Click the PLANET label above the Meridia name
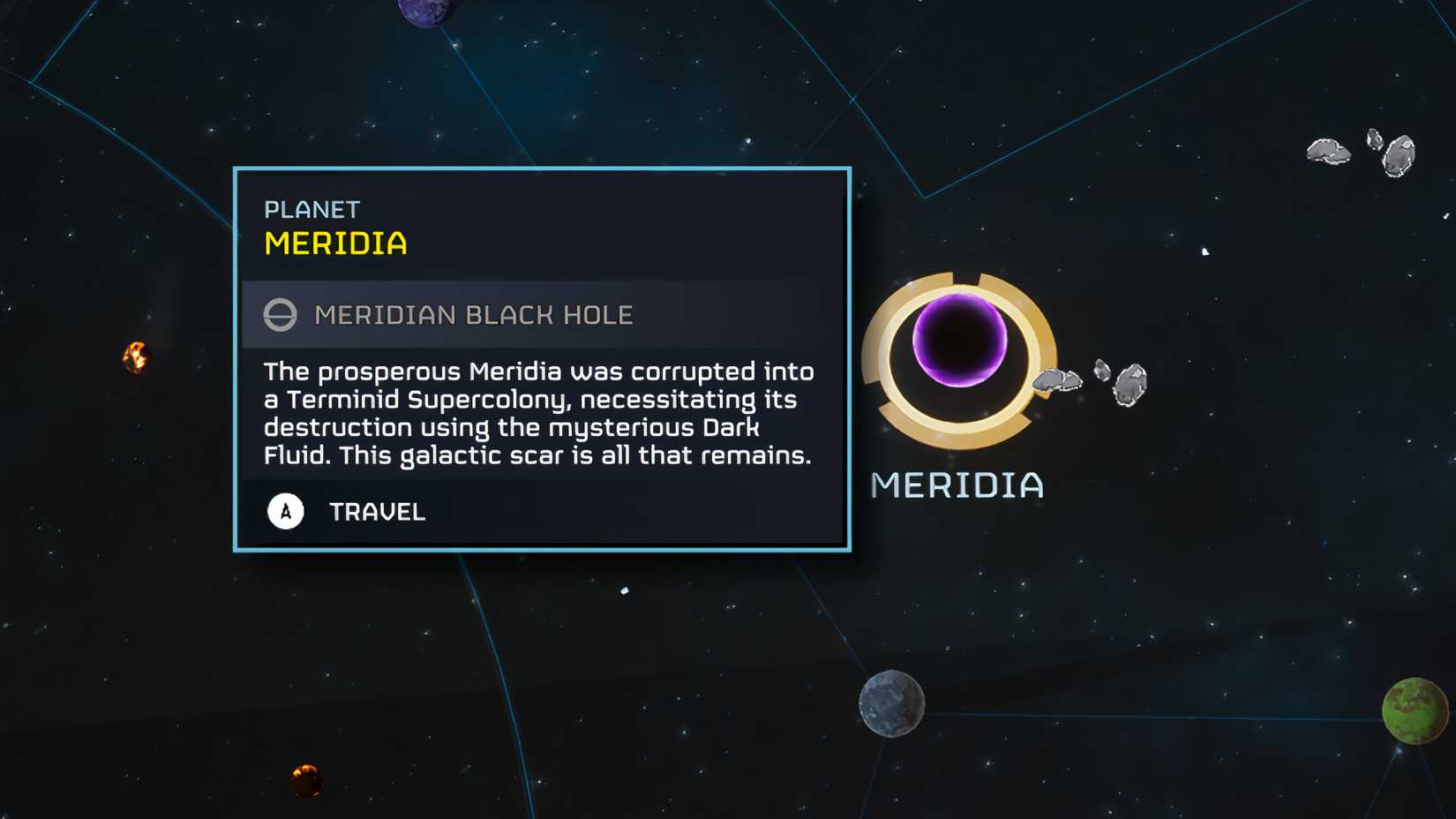Image resolution: width=1456 pixels, height=819 pixels. tap(311, 209)
